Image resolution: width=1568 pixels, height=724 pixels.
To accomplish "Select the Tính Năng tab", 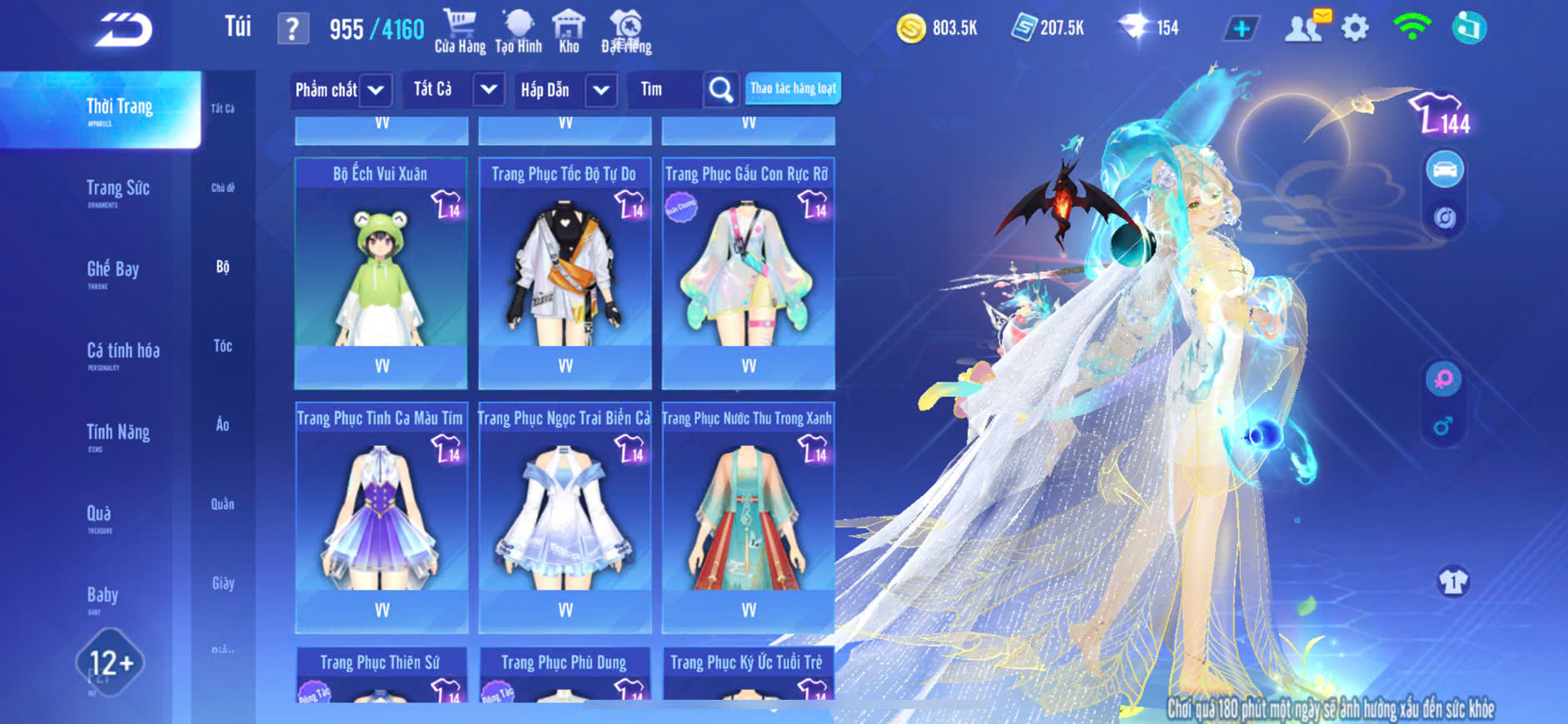I will 118,433.
